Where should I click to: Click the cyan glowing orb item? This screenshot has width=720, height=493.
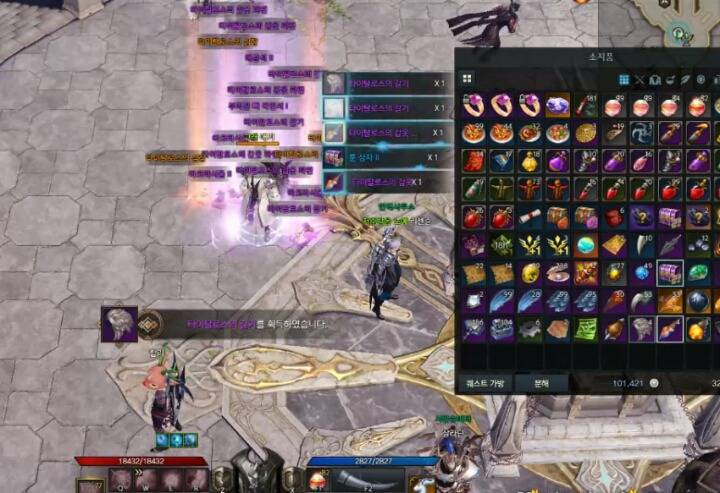(x=586, y=245)
